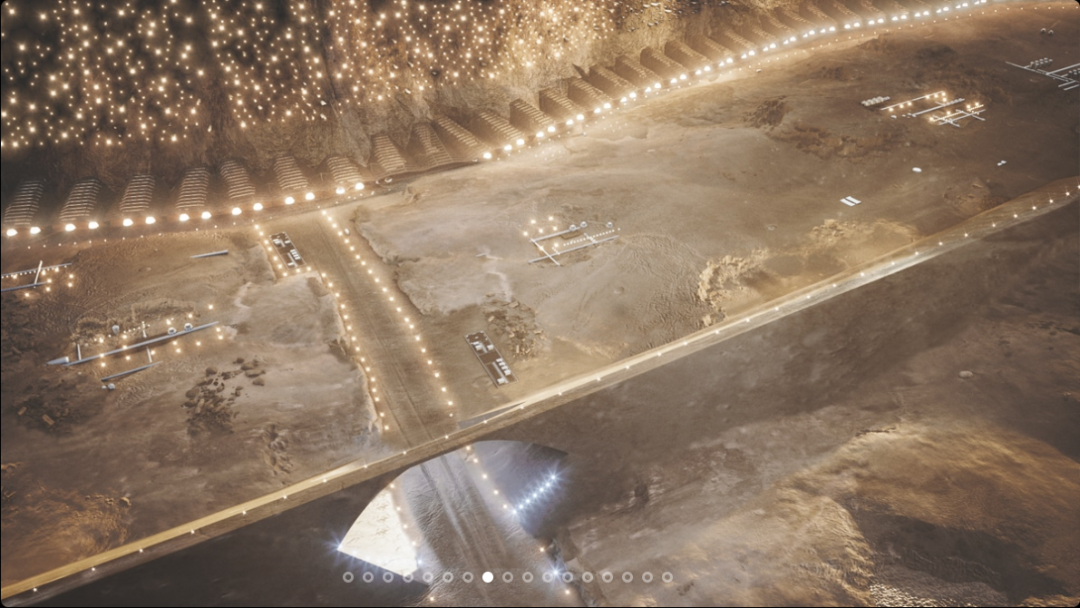1080x608 pixels.
Task: Go to the dot right before the filled one
Action: tap(467, 577)
